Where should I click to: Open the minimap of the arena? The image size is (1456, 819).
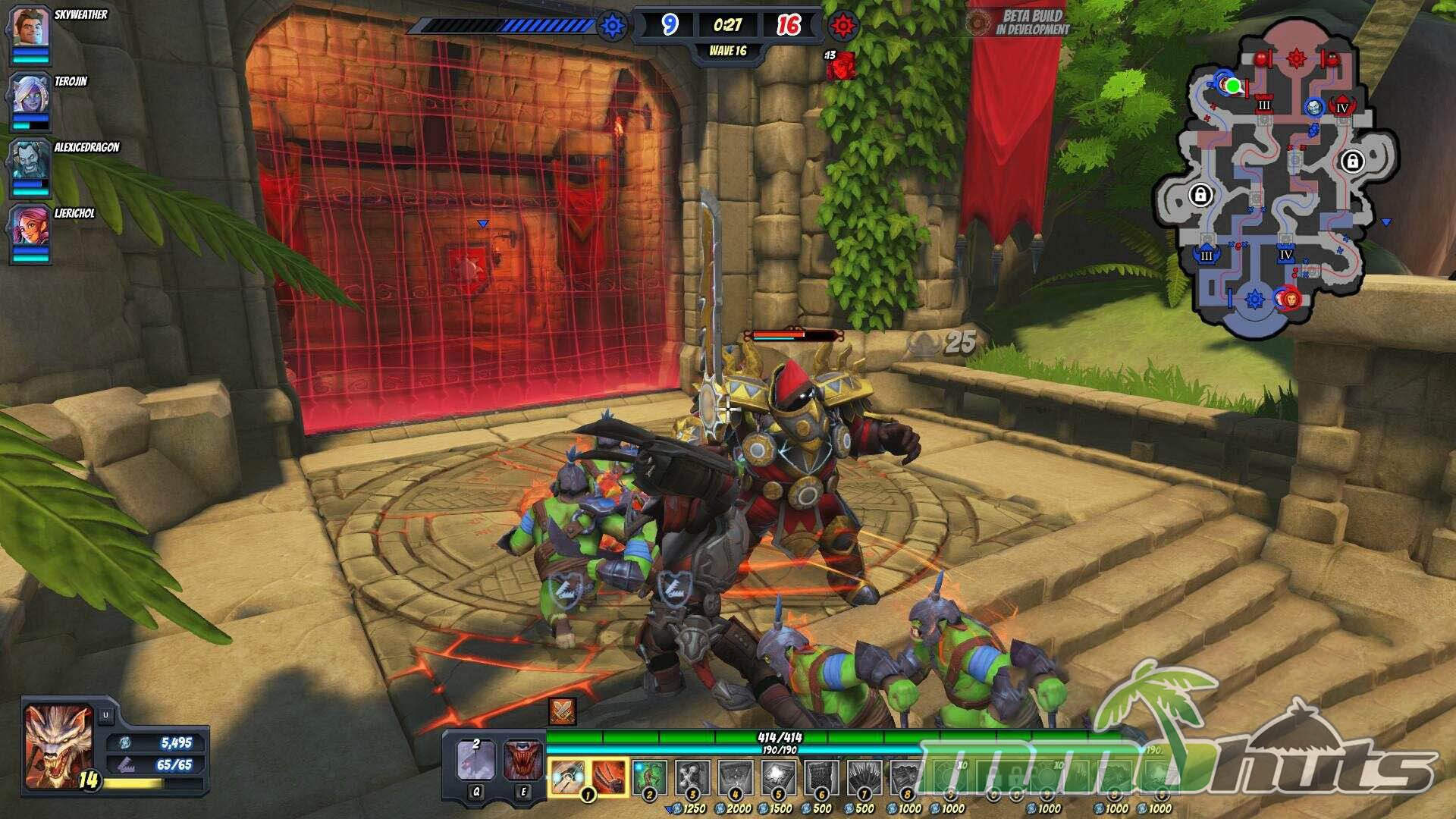coord(1276,176)
